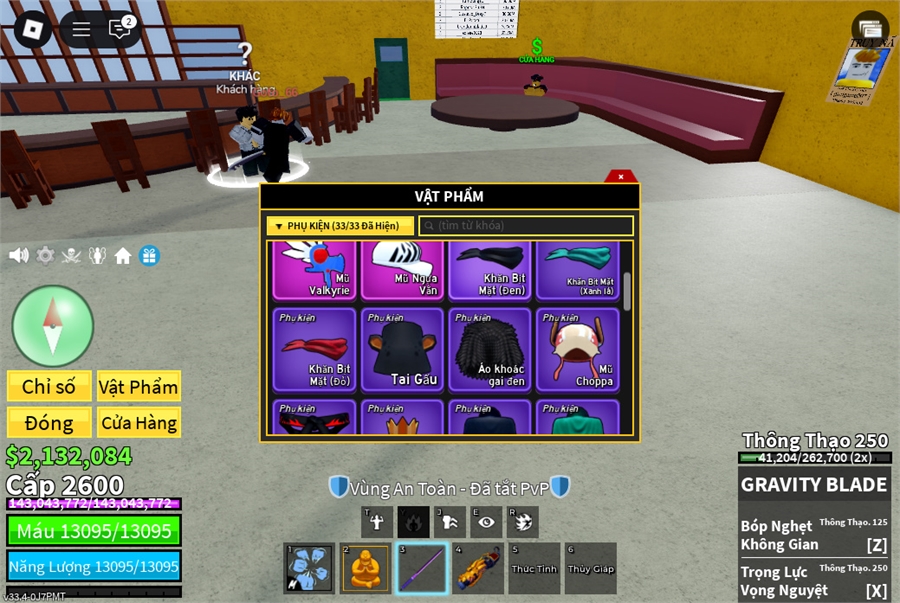Image resolution: width=900 pixels, height=603 pixels.
Task: Choose the red Khăn Bịt Mắt (Đỏ) blindfold
Action: pyautogui.click(x=315, y=348)
